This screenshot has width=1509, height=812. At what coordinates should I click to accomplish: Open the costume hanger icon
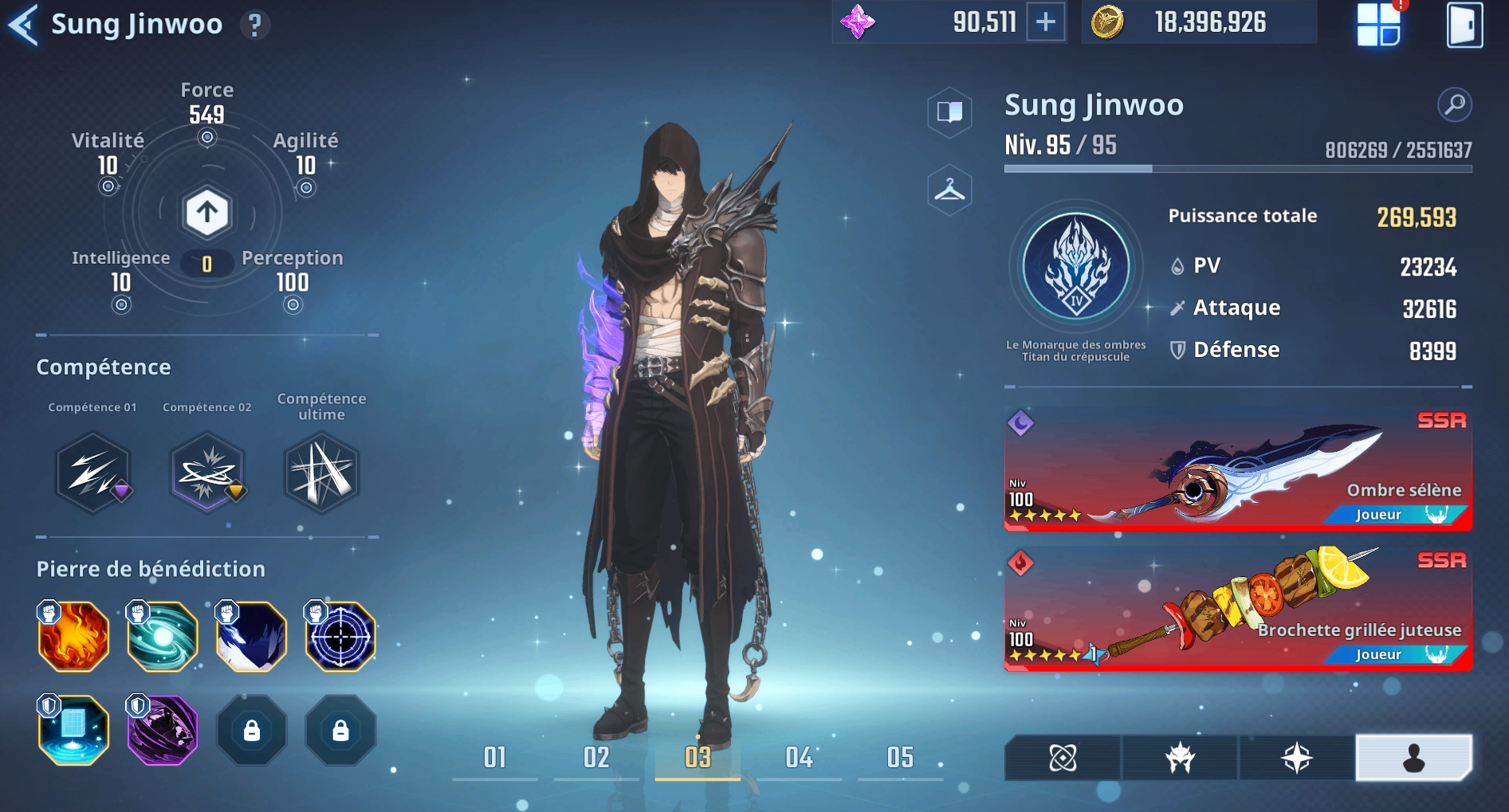click(x=949, y=191)
